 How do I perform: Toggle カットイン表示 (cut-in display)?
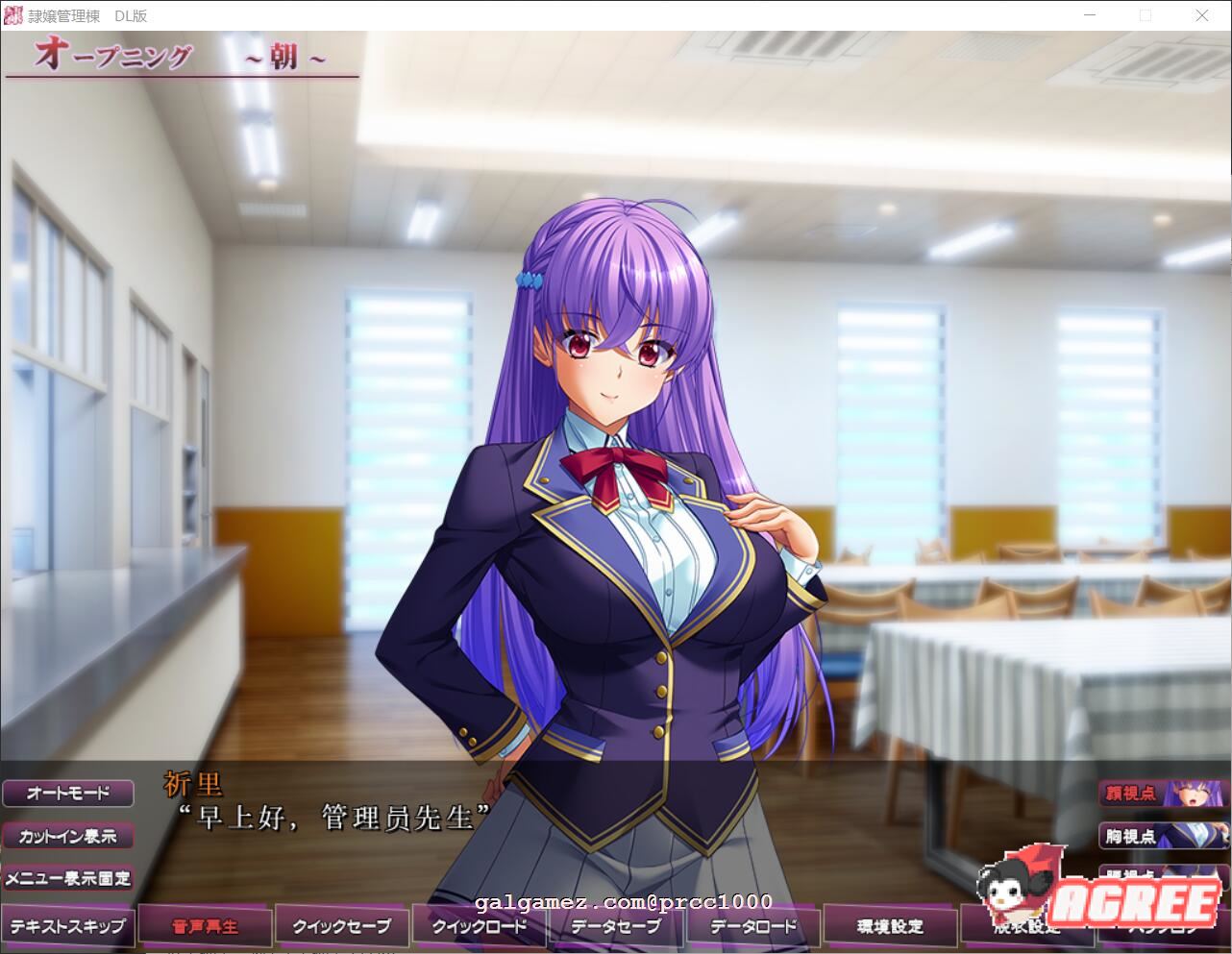[x=69, y=836]
